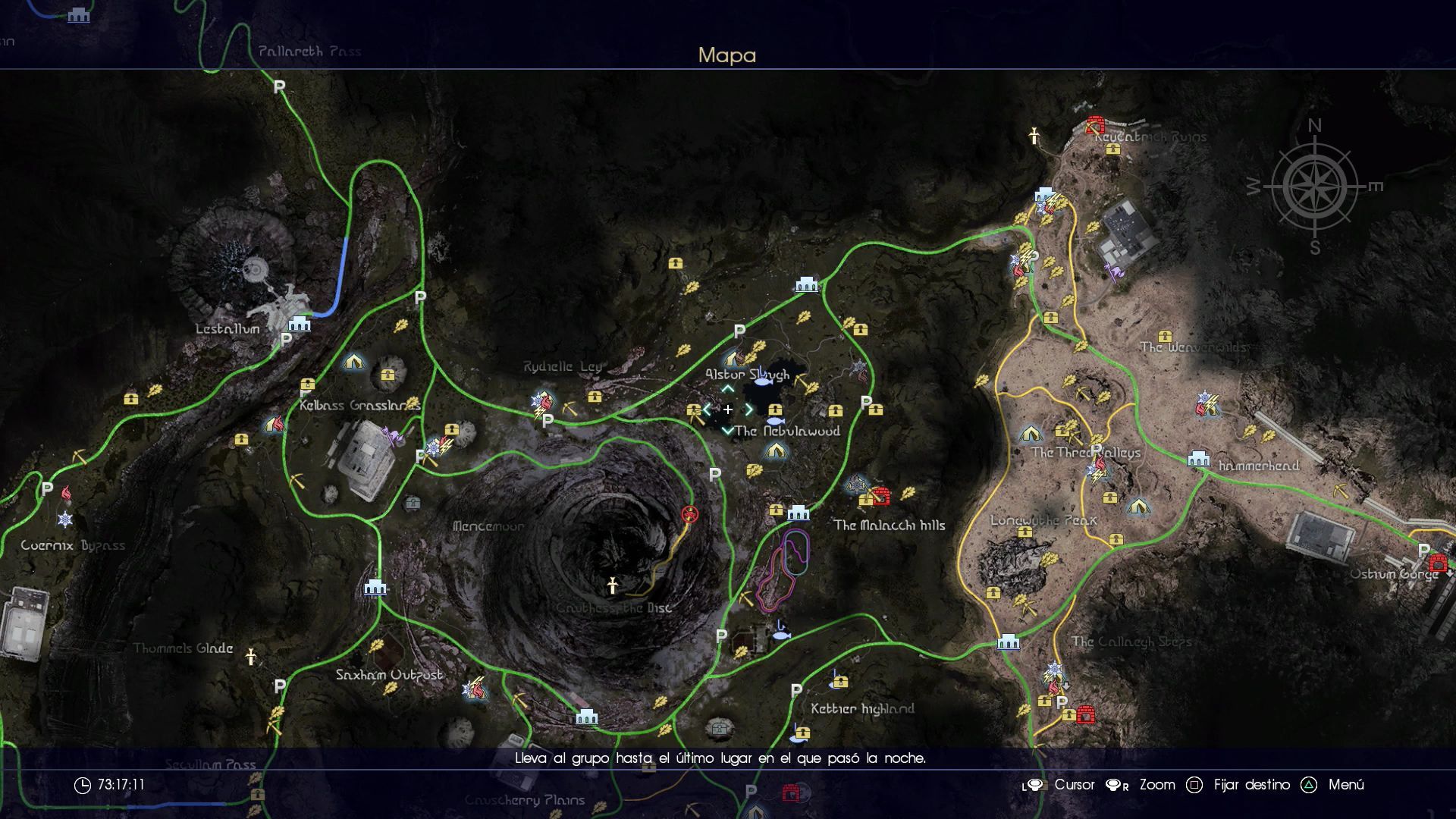
Task: Click the map cursor crosshair
Action: pyautogui.click(x=727, y=409)
